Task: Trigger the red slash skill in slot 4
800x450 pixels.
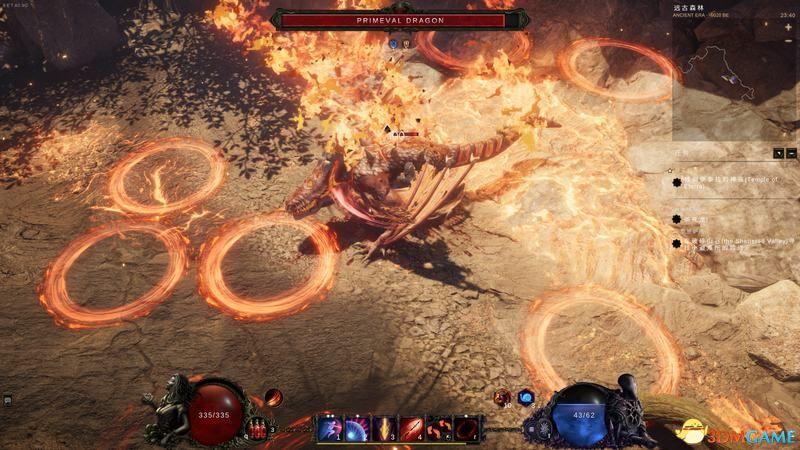Action: click(411, 429)
